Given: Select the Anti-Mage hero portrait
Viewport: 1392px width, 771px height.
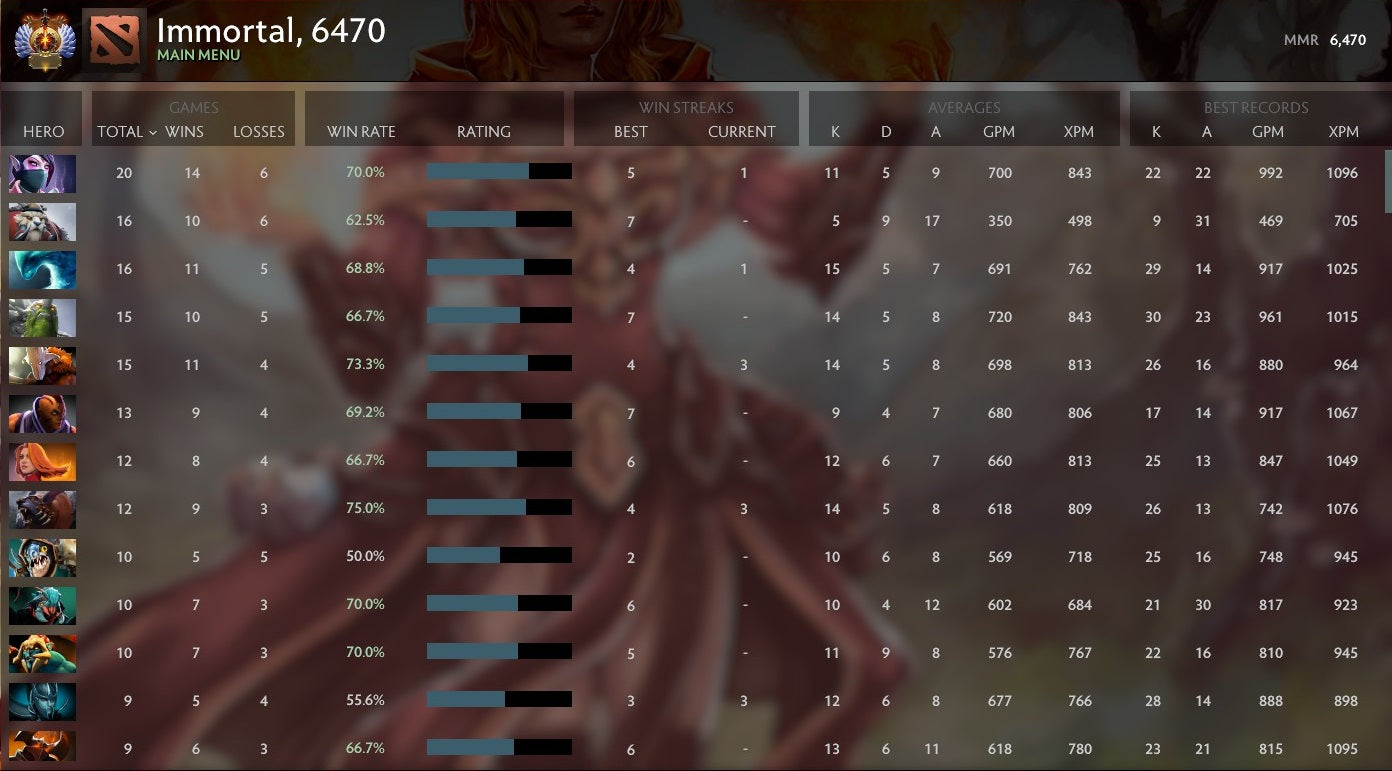Looking at the screenshot, I should 42,413.
